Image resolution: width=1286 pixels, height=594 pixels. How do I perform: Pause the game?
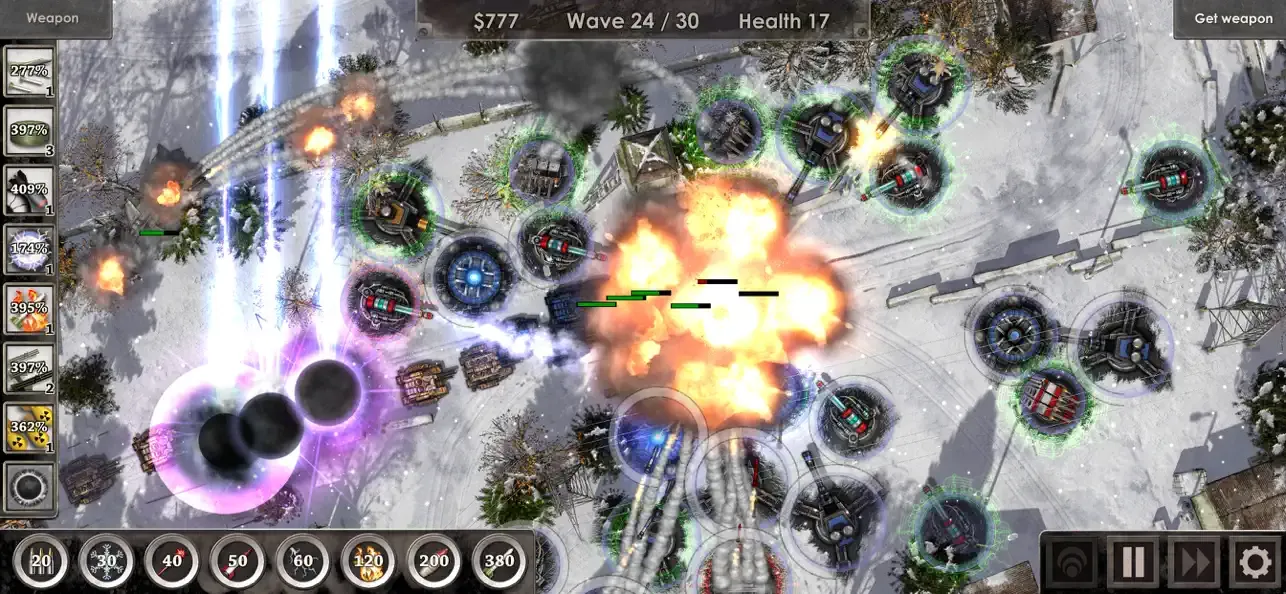[1133, 563]
